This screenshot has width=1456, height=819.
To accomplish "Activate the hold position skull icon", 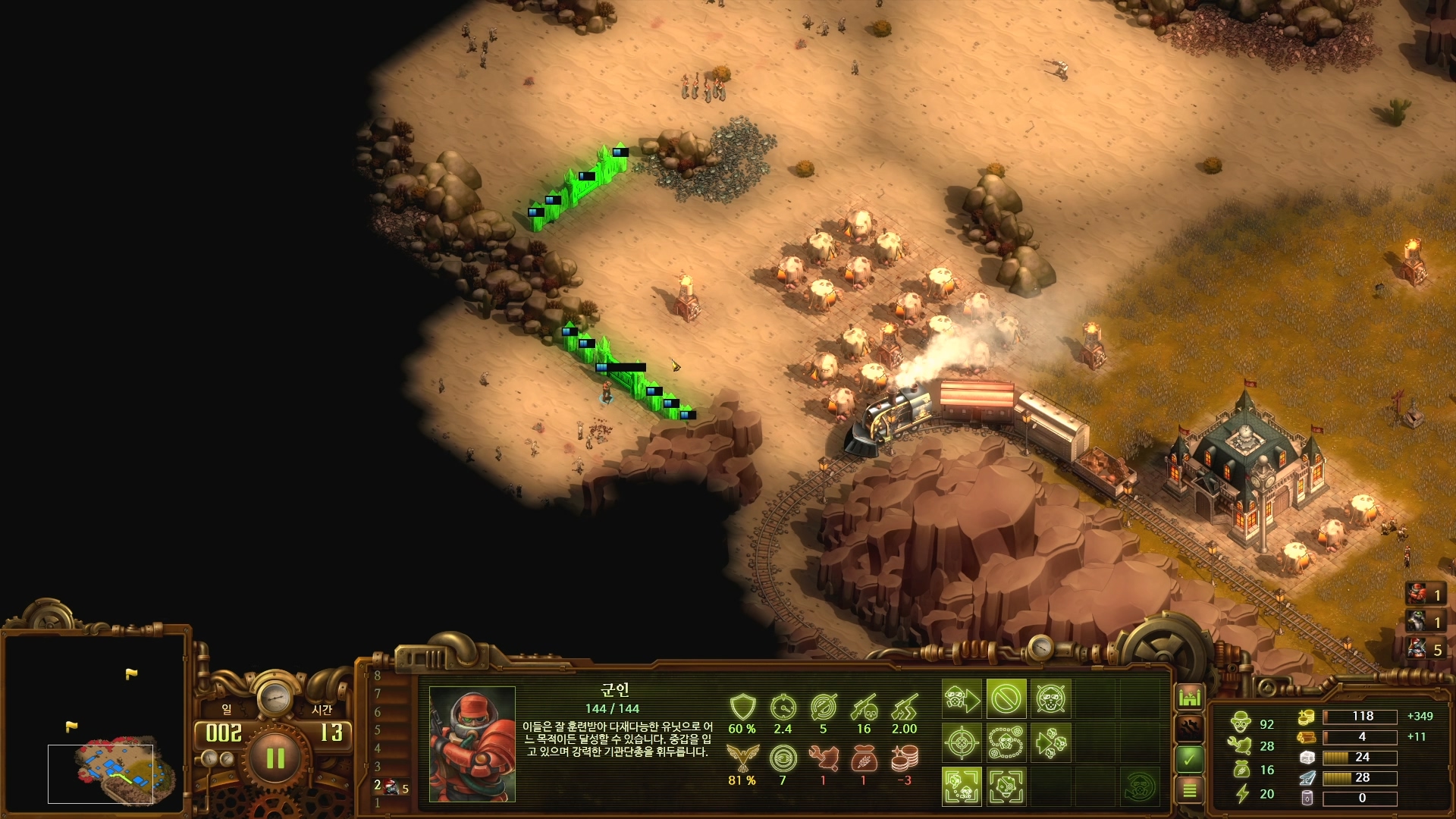I will coord(1050,698).
